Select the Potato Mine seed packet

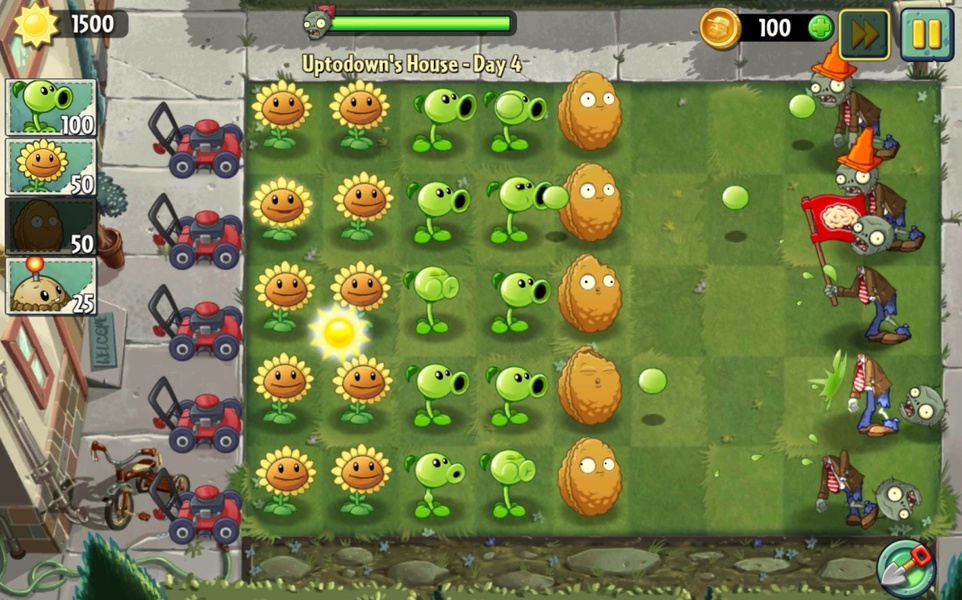click(51, 286)
